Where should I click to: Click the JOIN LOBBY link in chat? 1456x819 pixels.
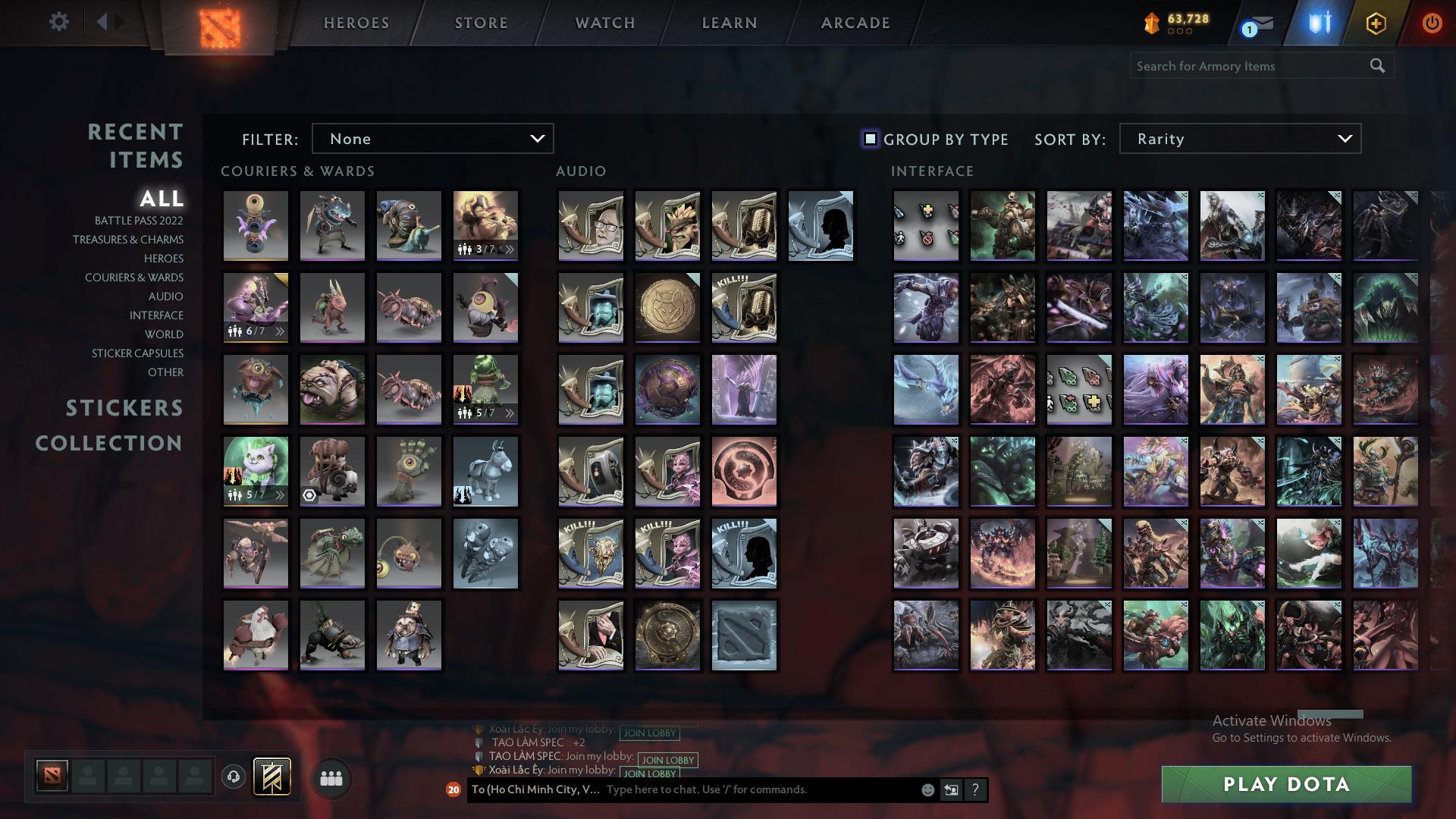pos(667,760)
